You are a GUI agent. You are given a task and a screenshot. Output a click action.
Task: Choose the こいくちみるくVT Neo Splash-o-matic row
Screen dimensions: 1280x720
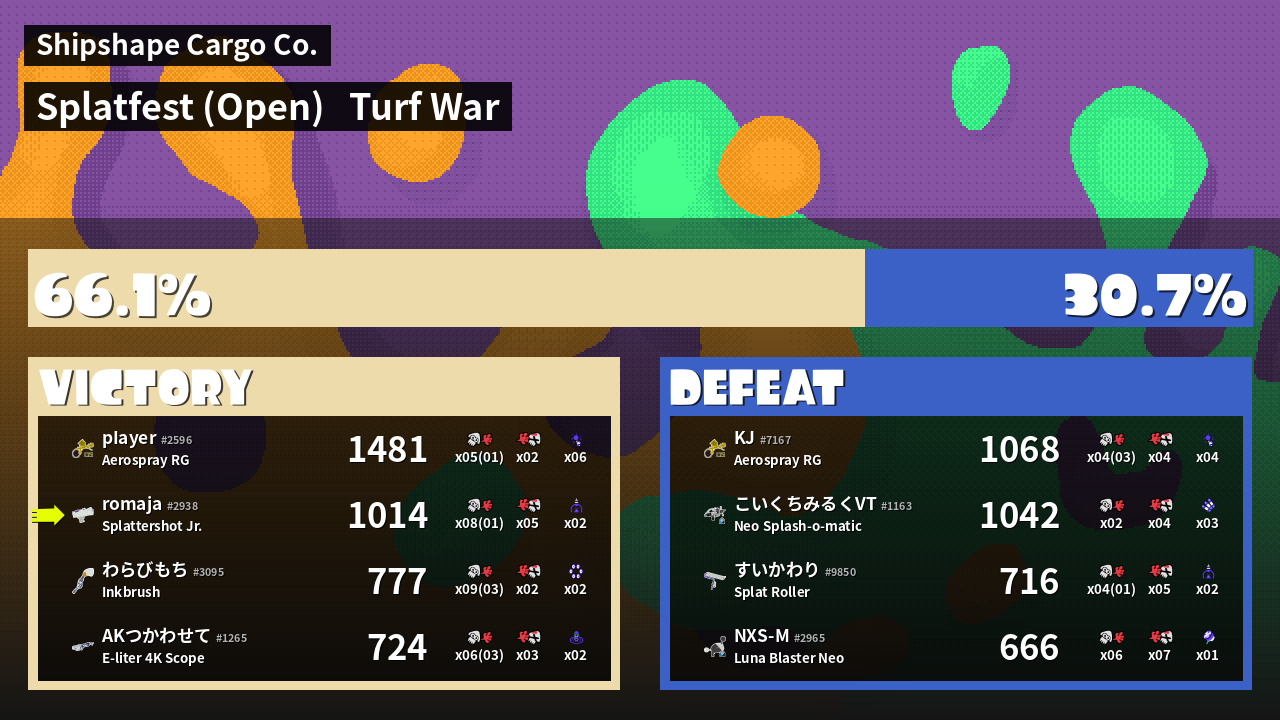coord(956,515)
